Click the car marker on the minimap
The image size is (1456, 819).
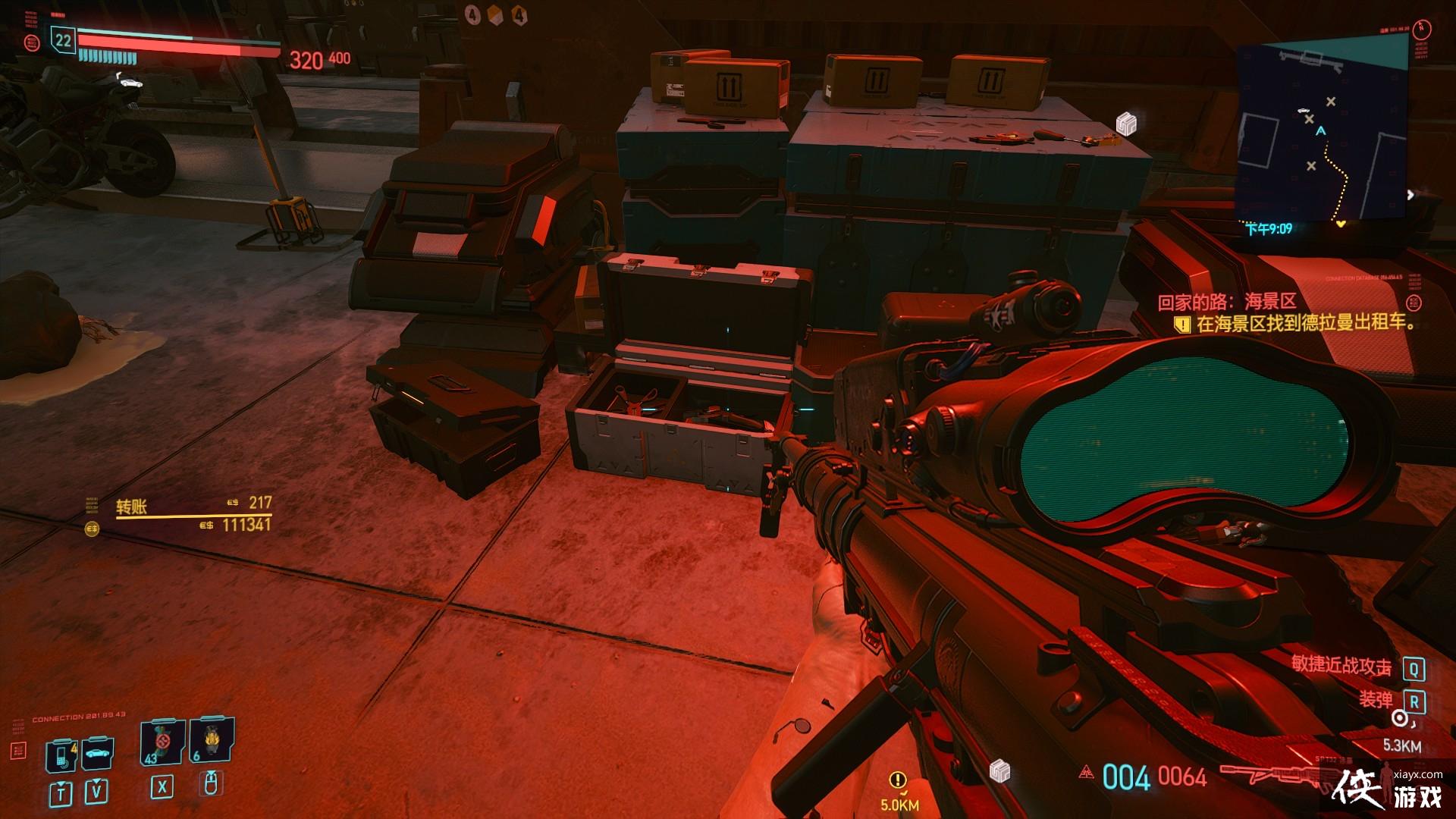click(1303, 110)
